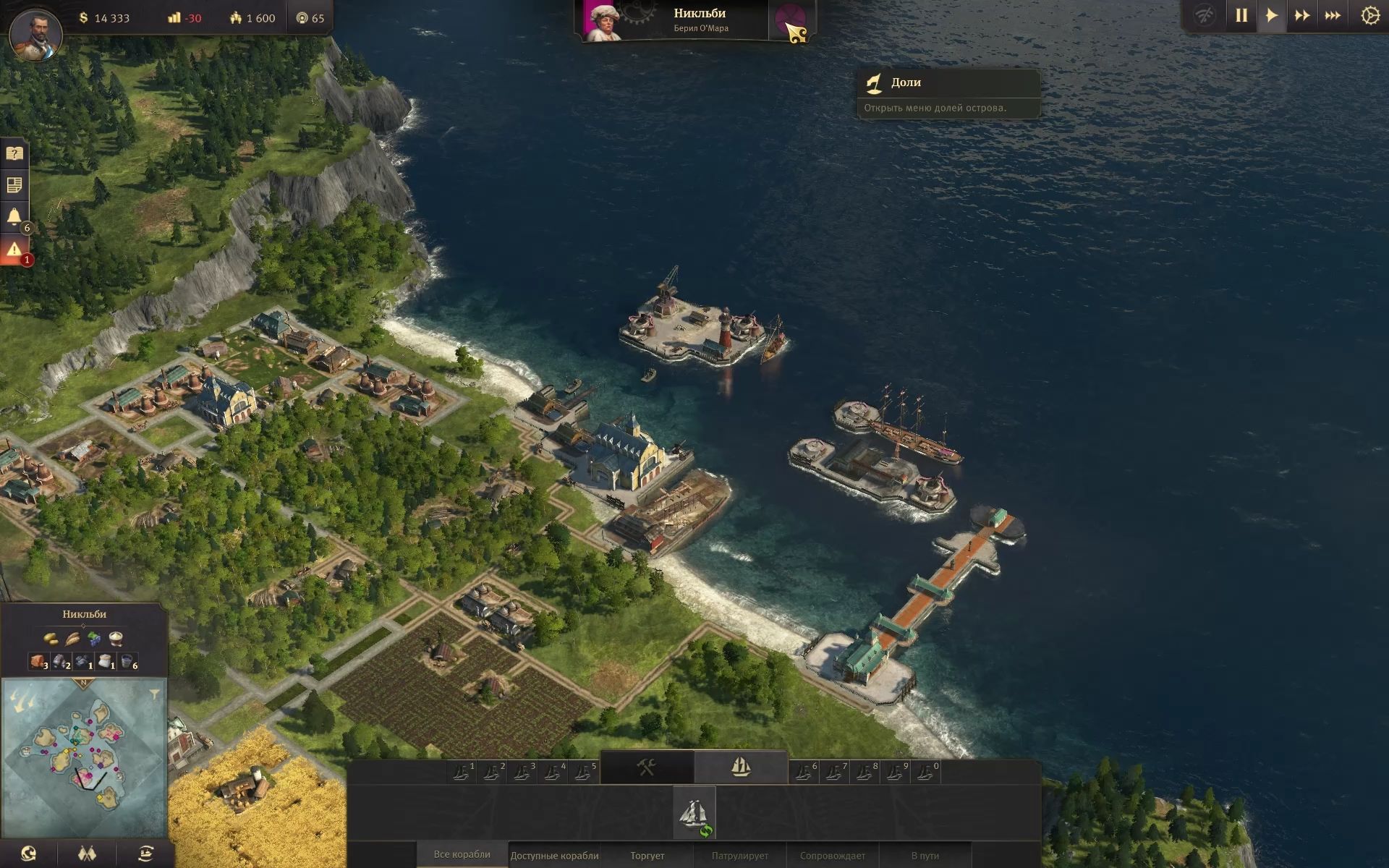The height and width of the screenshot is (868, 1389).
Task: Open the crossed flags diplomacy button
Action: (x=87, y=854)
